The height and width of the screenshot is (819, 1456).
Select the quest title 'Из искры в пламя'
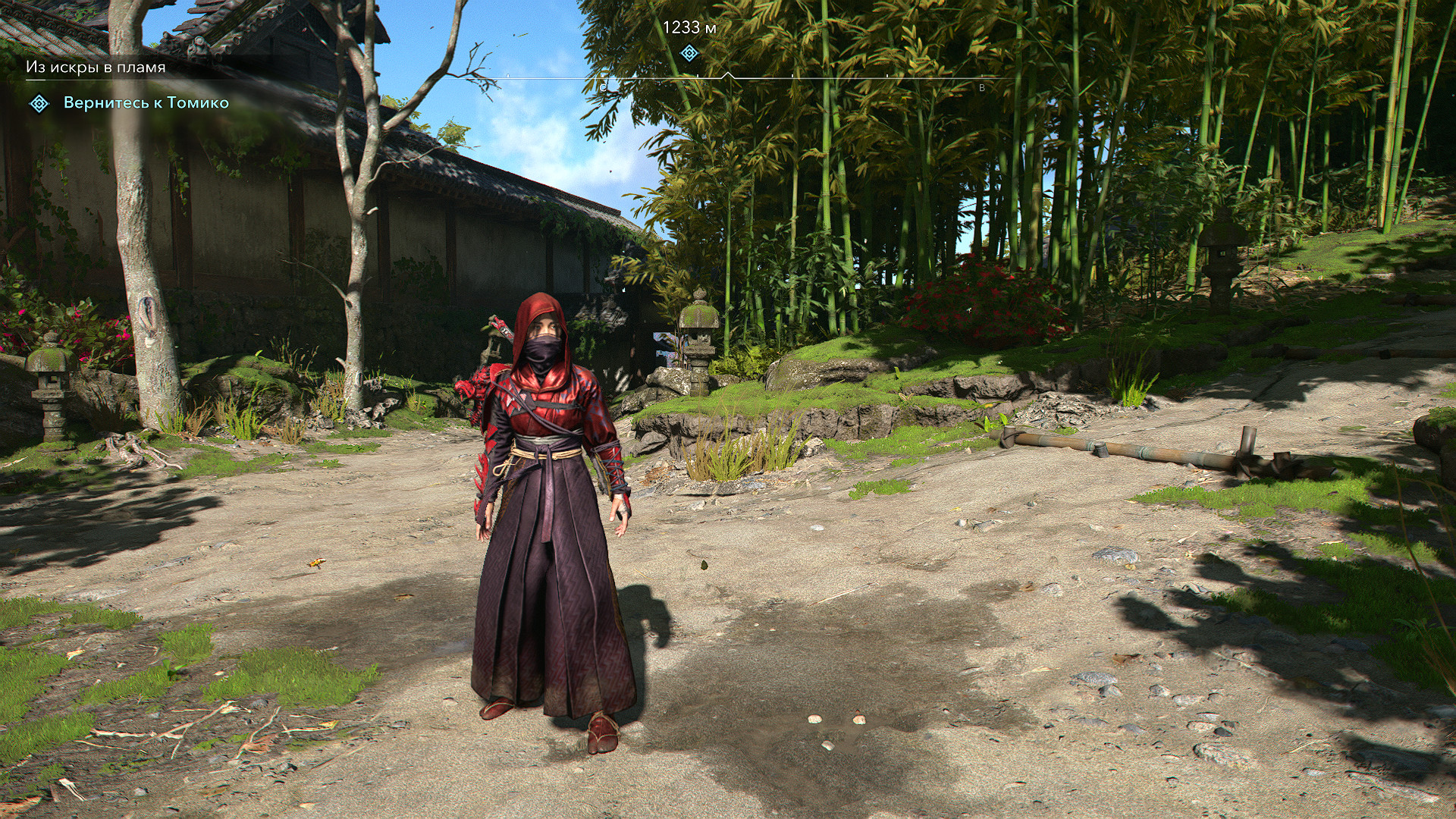tap(96, 67)
